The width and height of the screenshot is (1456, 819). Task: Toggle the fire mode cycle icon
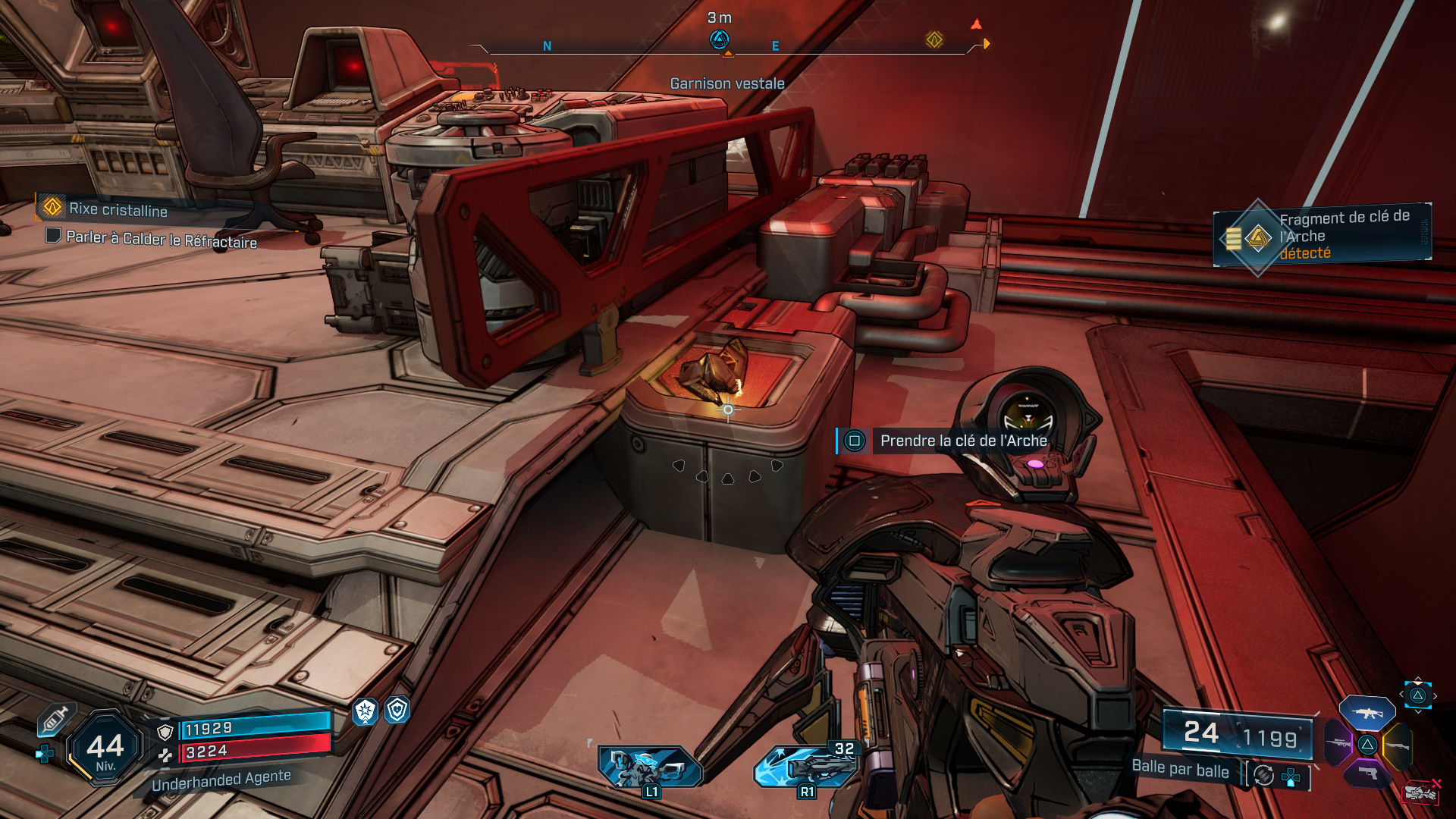pyautogui.click(x=1263, y=774)
